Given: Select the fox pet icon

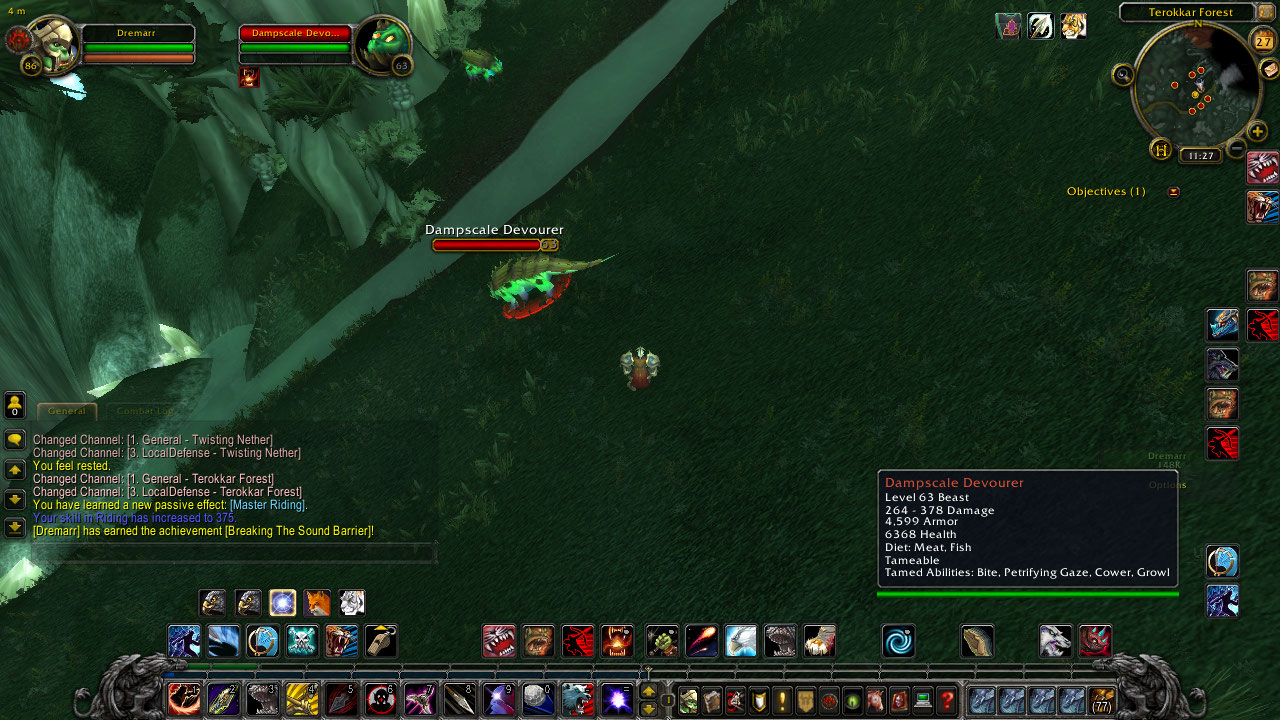Looking at the screenshot, I should (x=317, y=603).
